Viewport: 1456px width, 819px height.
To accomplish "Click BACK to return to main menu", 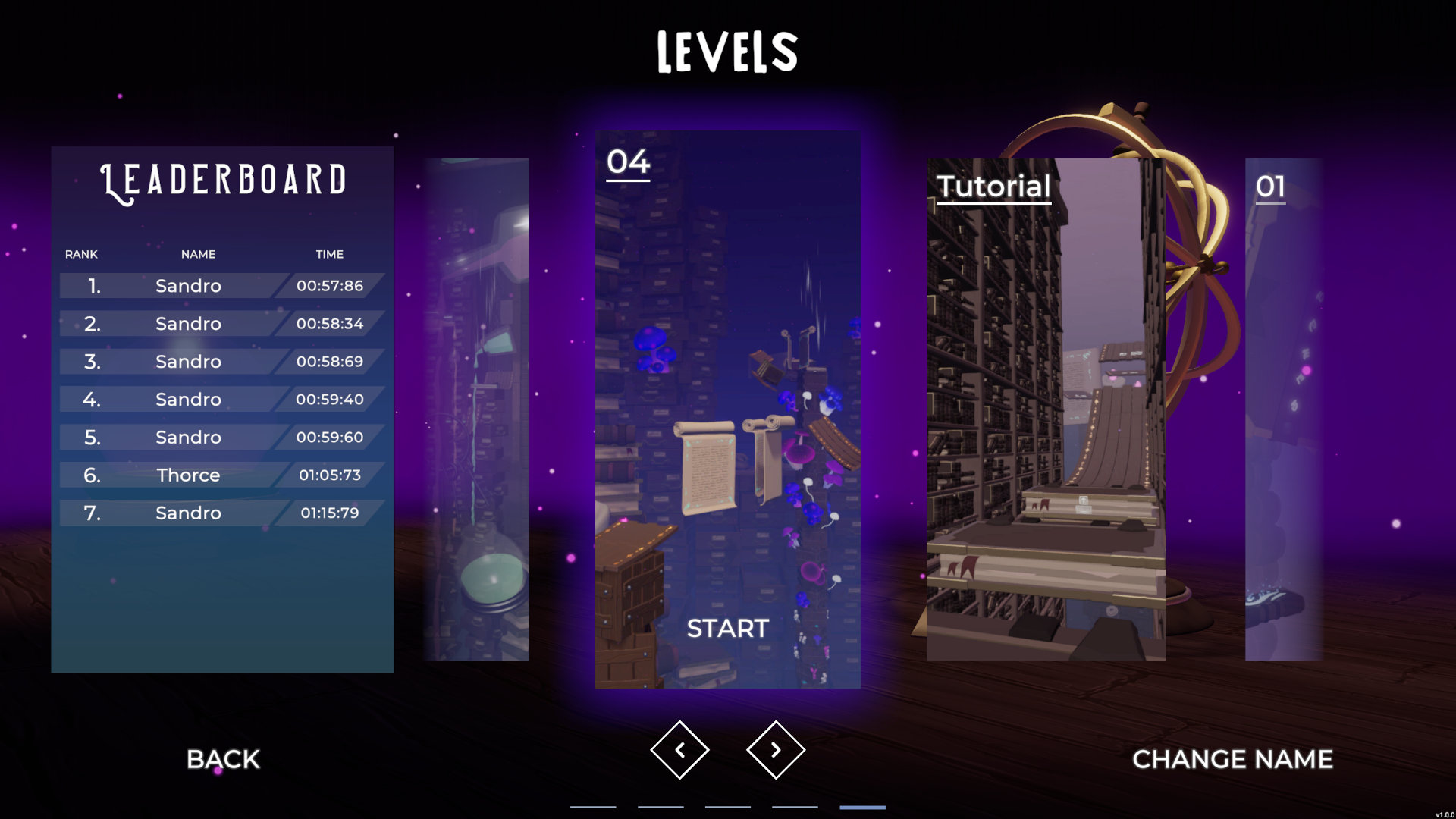I will pyautogui.click(x=224, y=759).
